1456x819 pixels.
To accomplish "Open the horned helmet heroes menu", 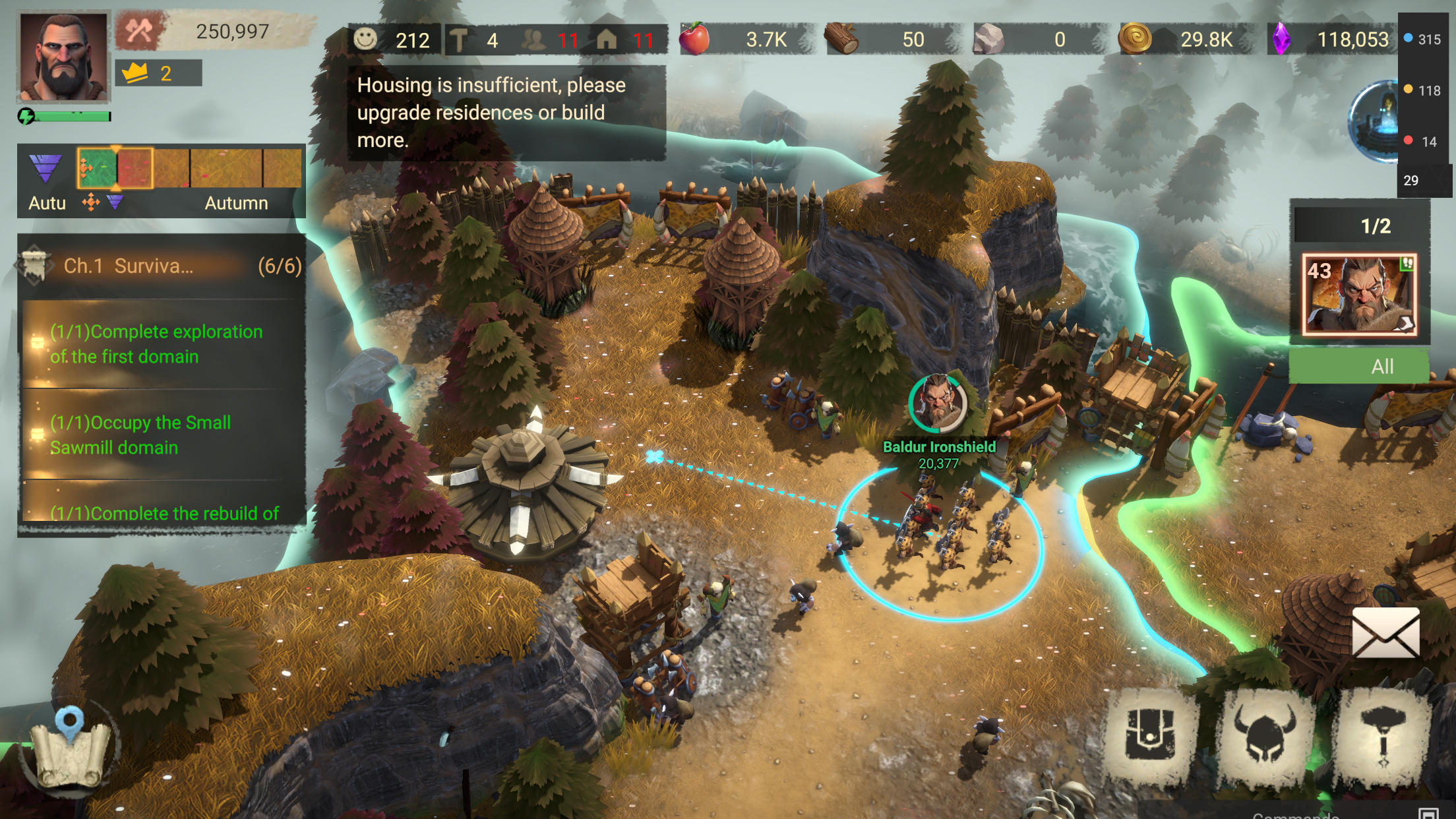I will pyautogui.click(x=1265, y=735).
